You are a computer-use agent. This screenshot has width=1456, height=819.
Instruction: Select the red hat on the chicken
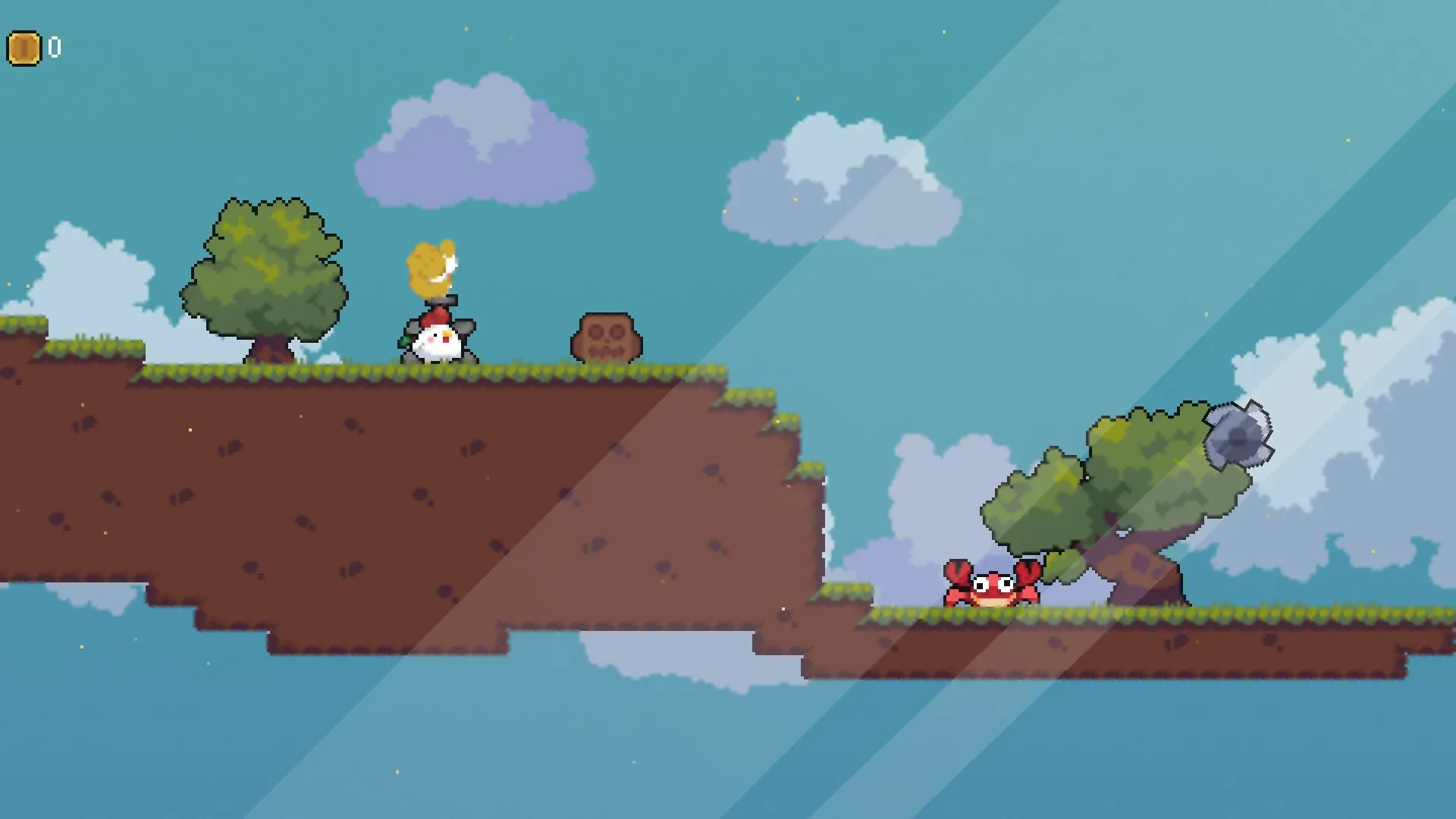(436, 315)
